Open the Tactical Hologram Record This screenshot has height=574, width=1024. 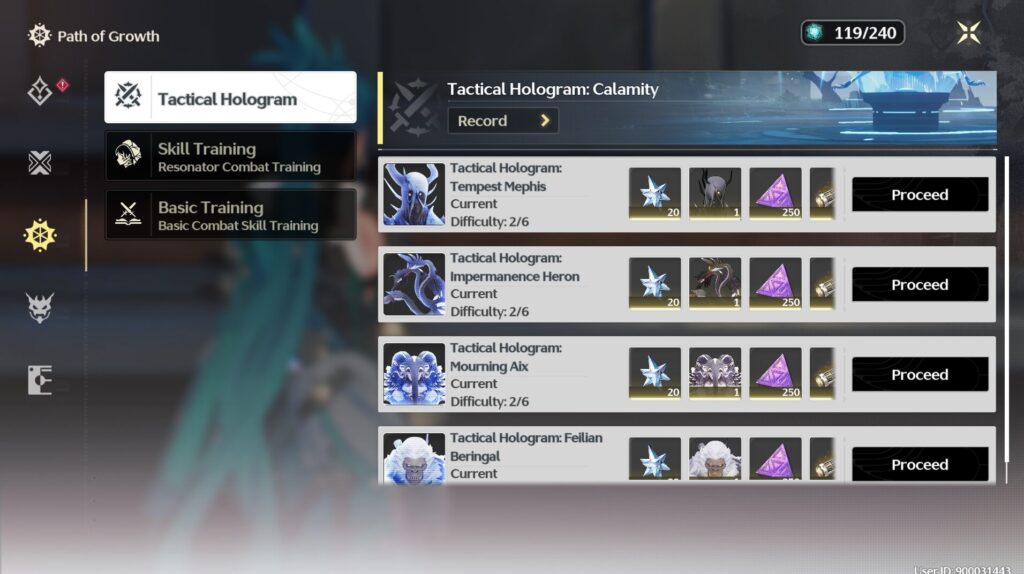[503, 121]
